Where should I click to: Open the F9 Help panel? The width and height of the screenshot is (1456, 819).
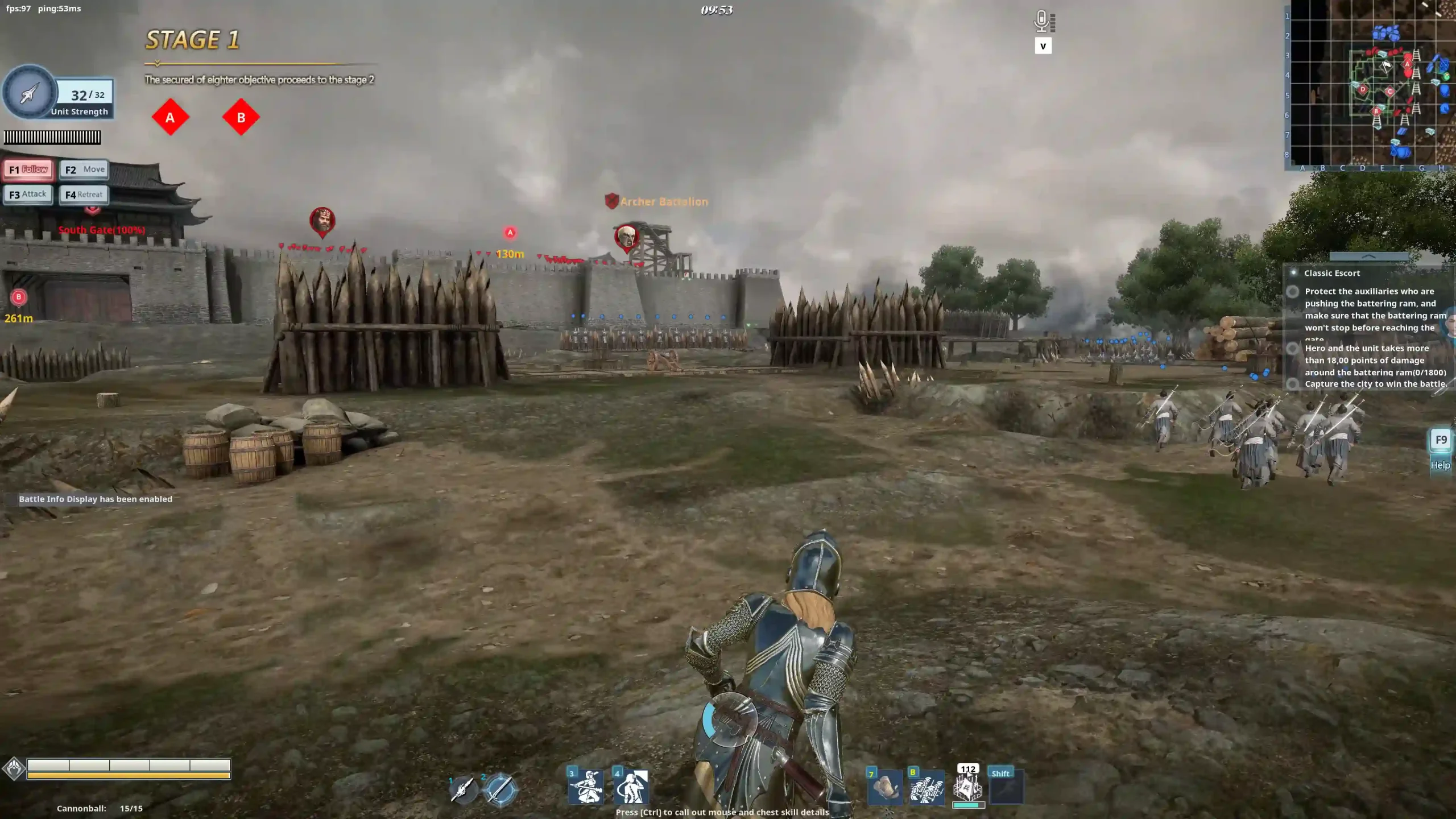click(1440, 441)
